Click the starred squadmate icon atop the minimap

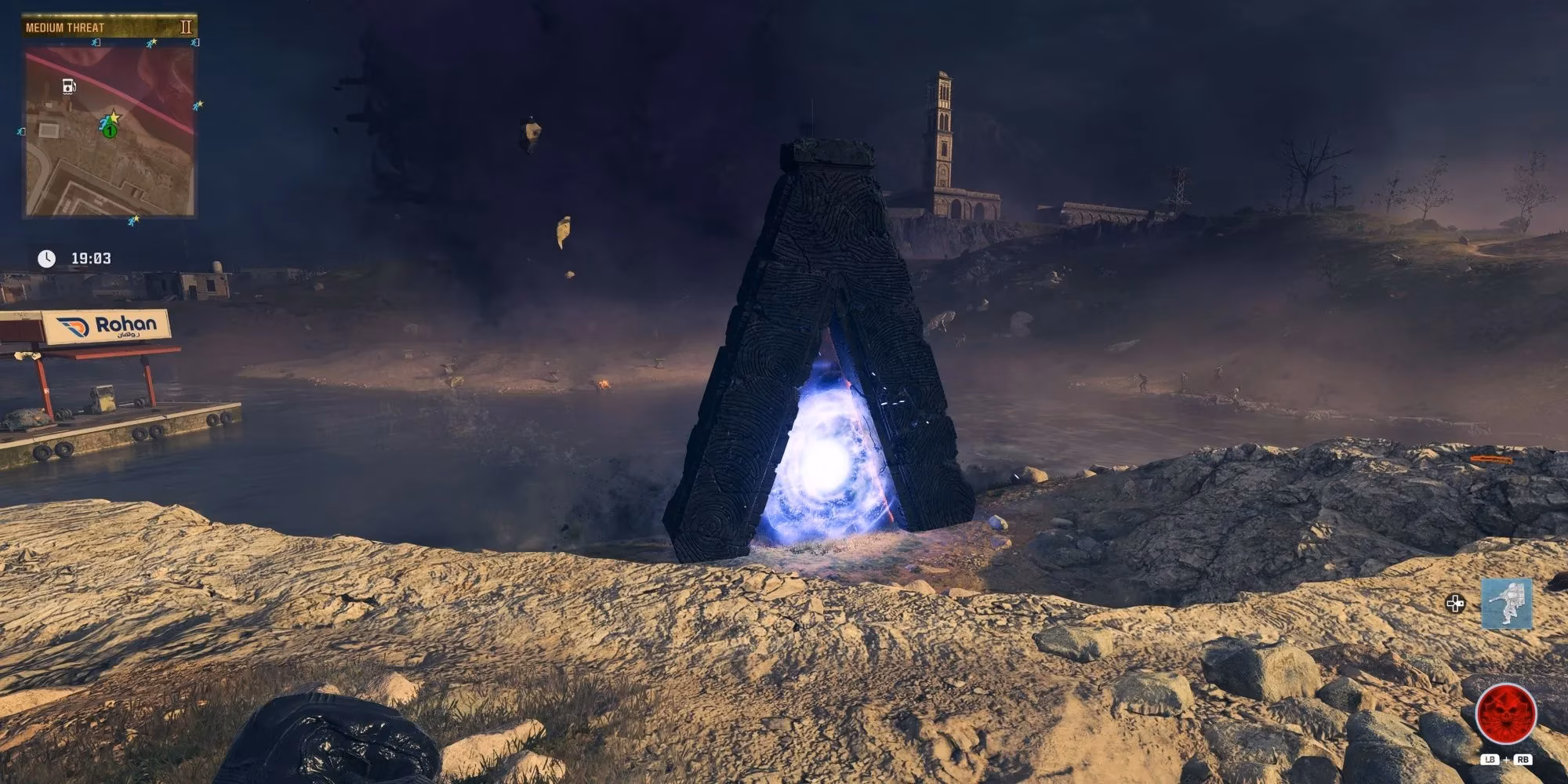click(151, 42)
